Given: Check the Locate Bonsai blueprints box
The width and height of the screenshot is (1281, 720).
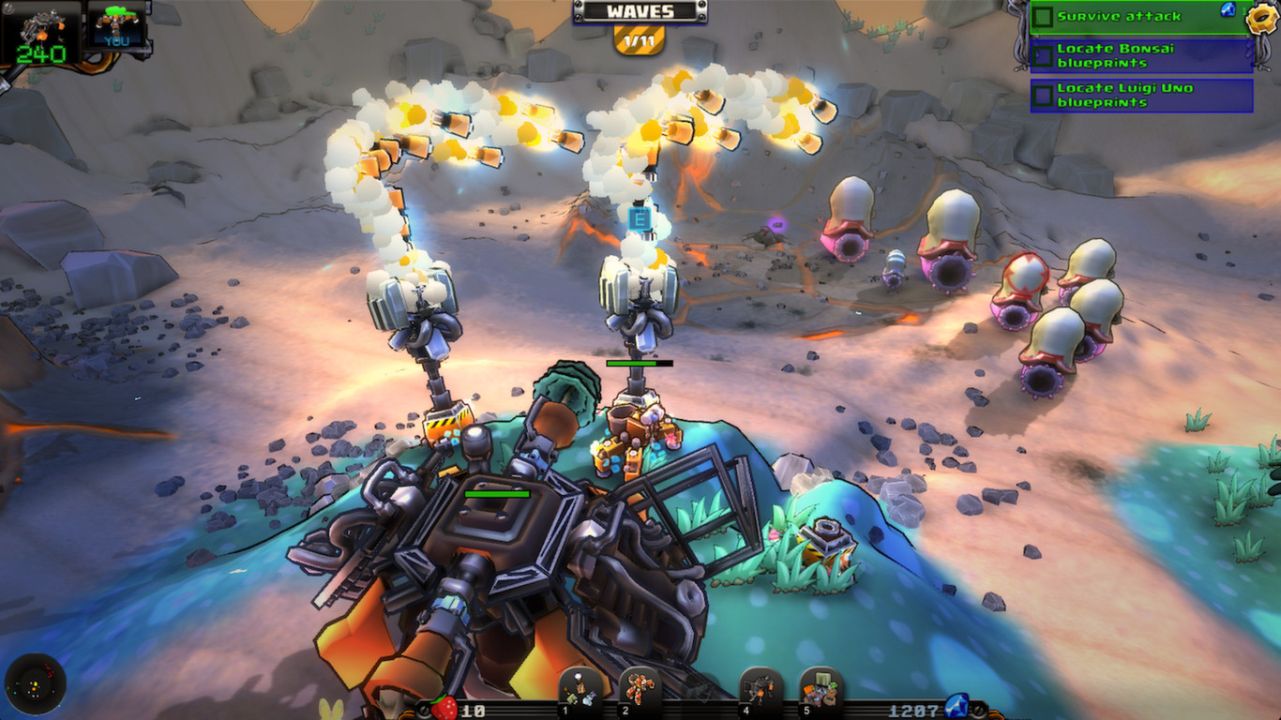Looking at the screenshot, I should (1043, 55).
